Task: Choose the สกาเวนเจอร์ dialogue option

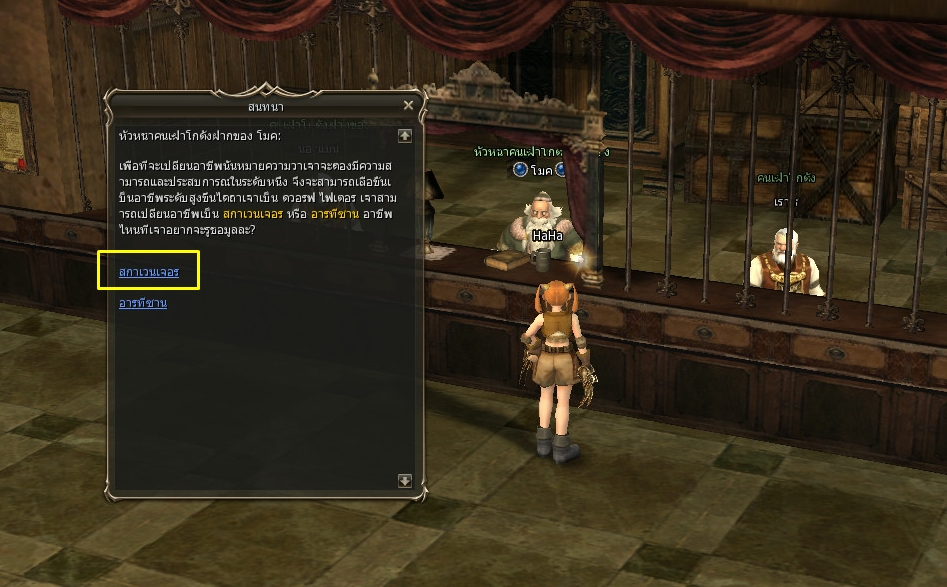Action: pos(149,272)
